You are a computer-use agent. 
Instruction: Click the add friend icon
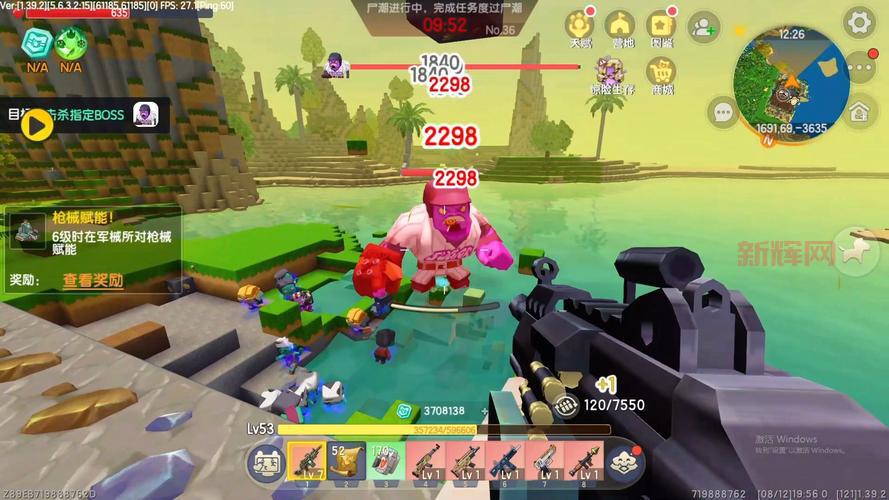tap(705, 26)
